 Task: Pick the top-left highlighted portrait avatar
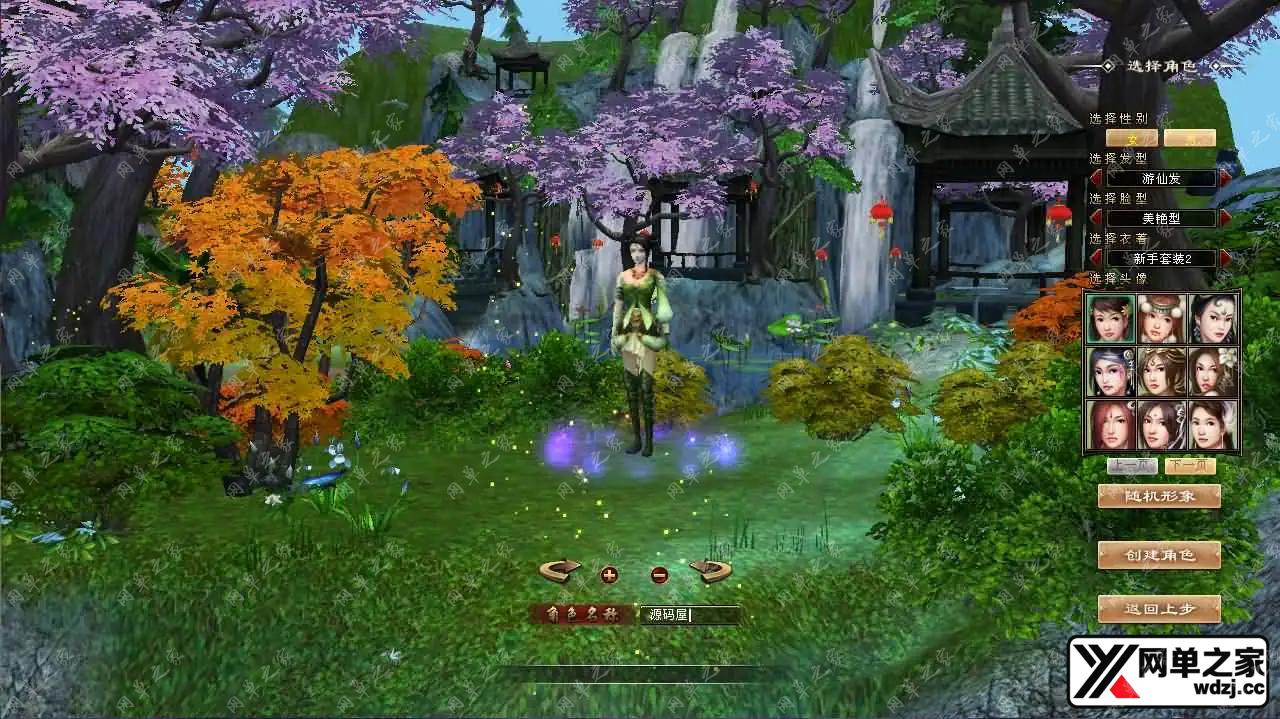click(1110, 319)
